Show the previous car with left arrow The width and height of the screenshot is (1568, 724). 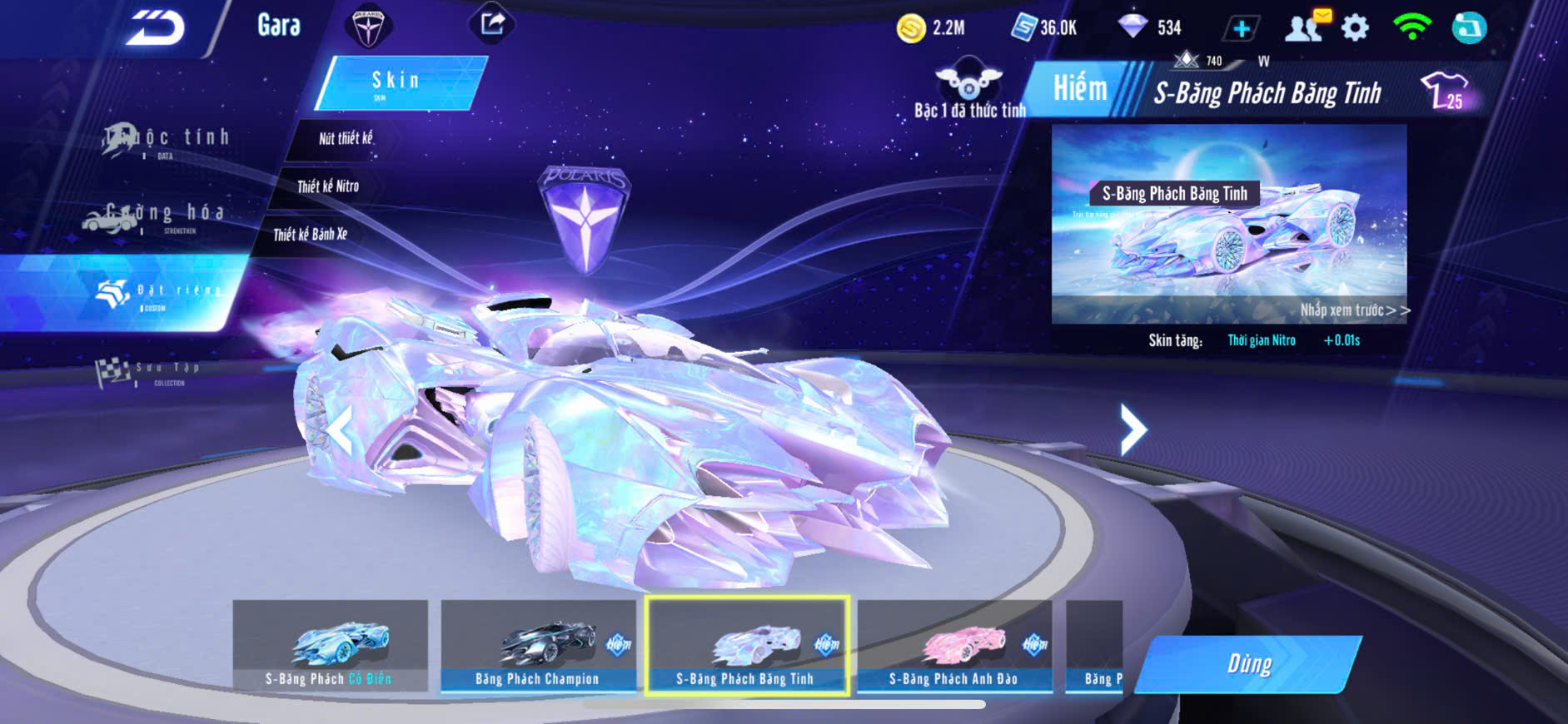pyautogui.click(x=341, y=431)
